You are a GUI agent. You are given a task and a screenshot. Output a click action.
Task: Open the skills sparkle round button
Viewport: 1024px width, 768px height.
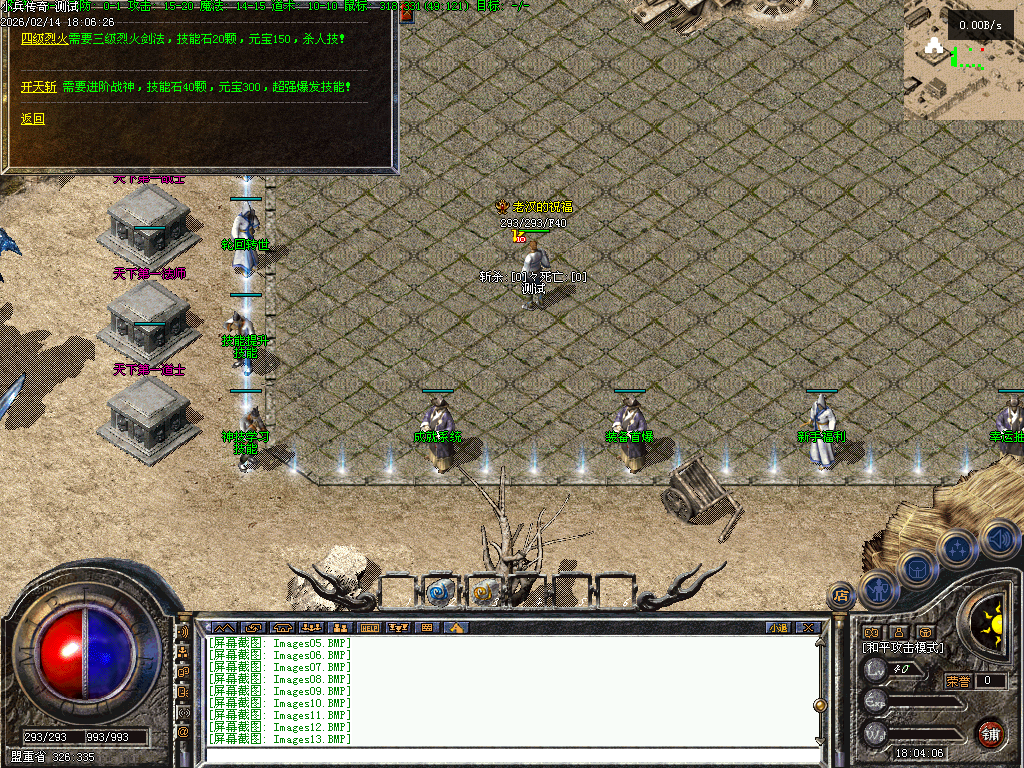[x=957, y=549]
